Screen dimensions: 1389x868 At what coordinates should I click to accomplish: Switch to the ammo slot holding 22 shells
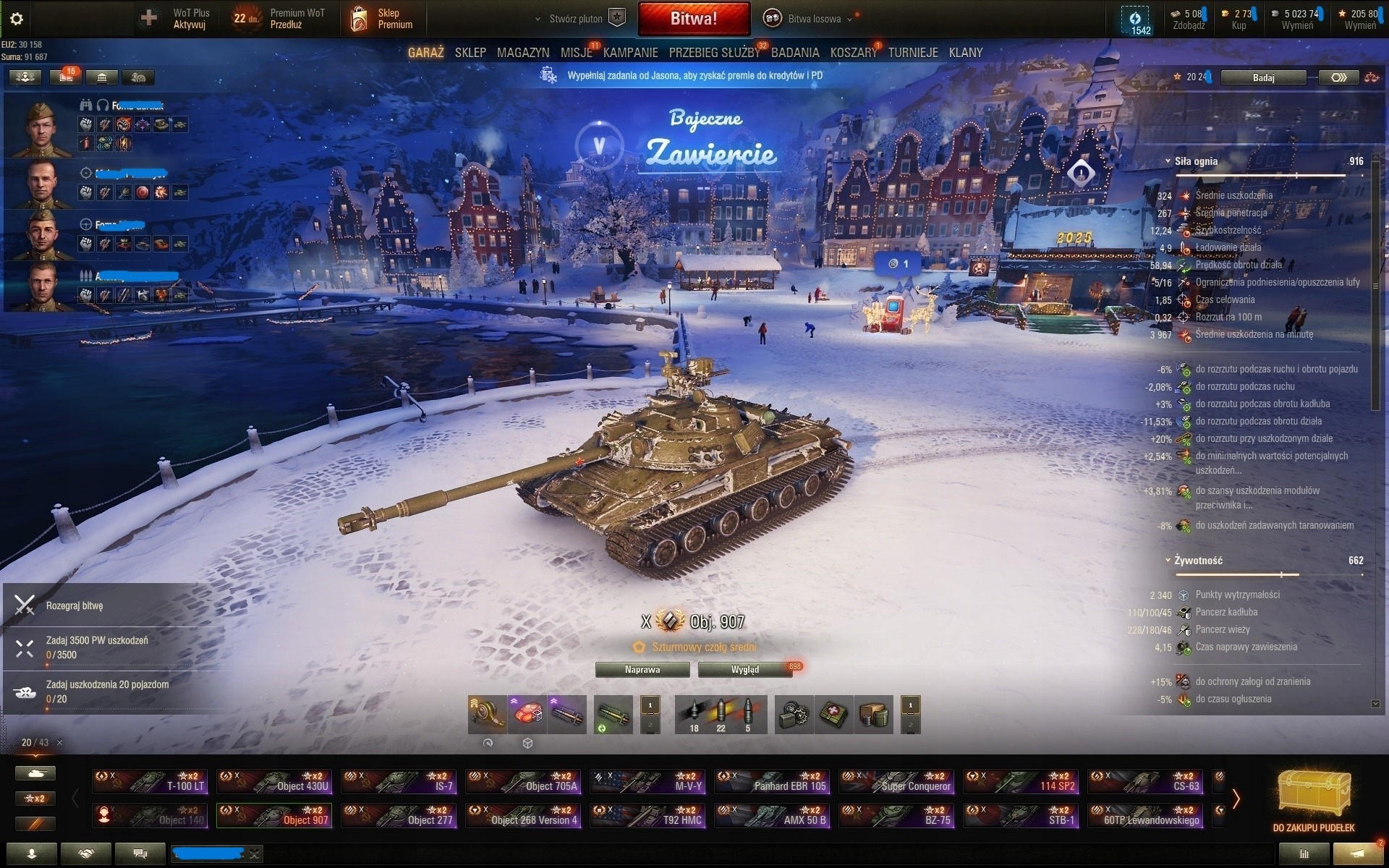(720, 712)
